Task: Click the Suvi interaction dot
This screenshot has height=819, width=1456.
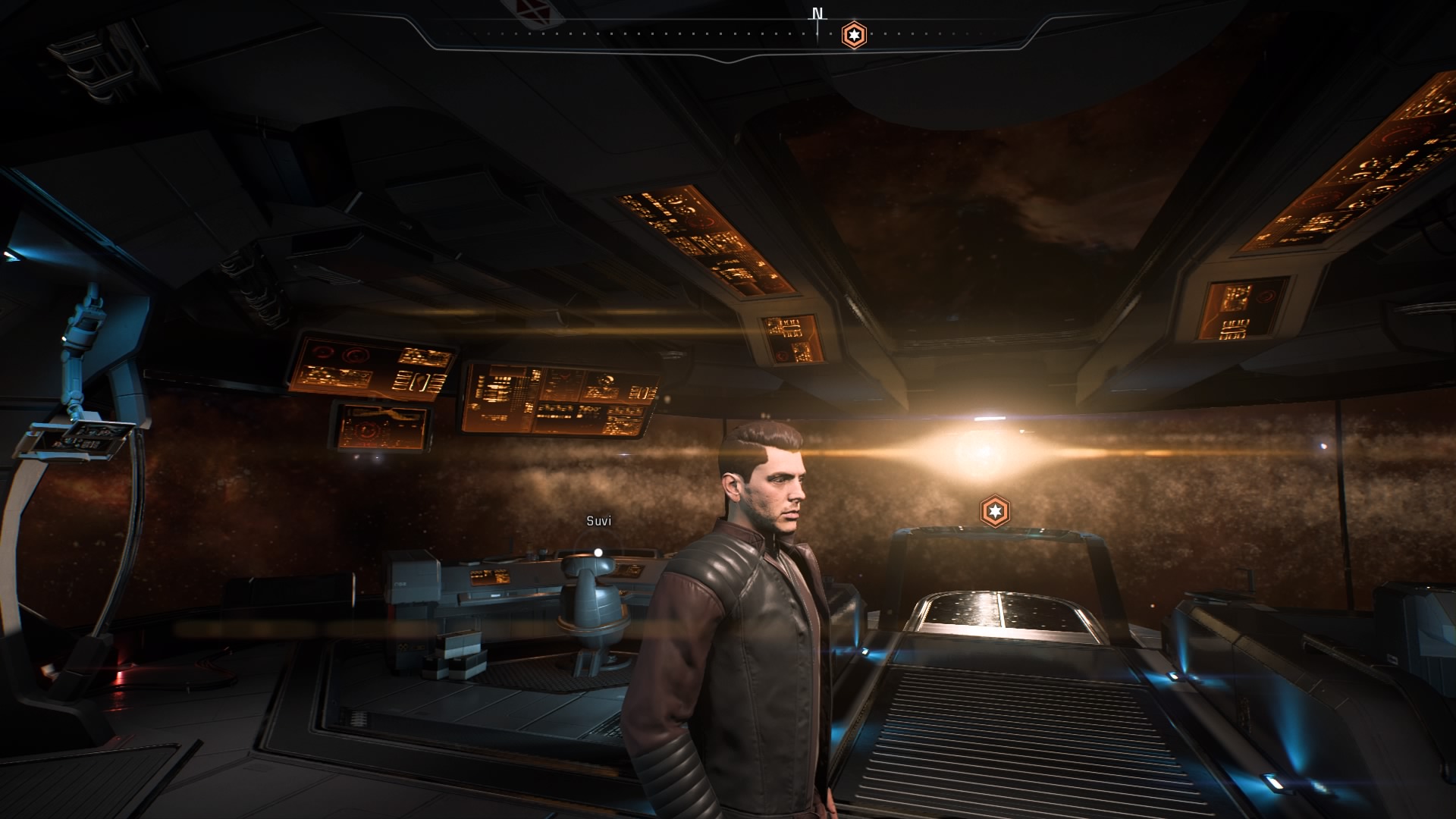Action: (598, 552)
